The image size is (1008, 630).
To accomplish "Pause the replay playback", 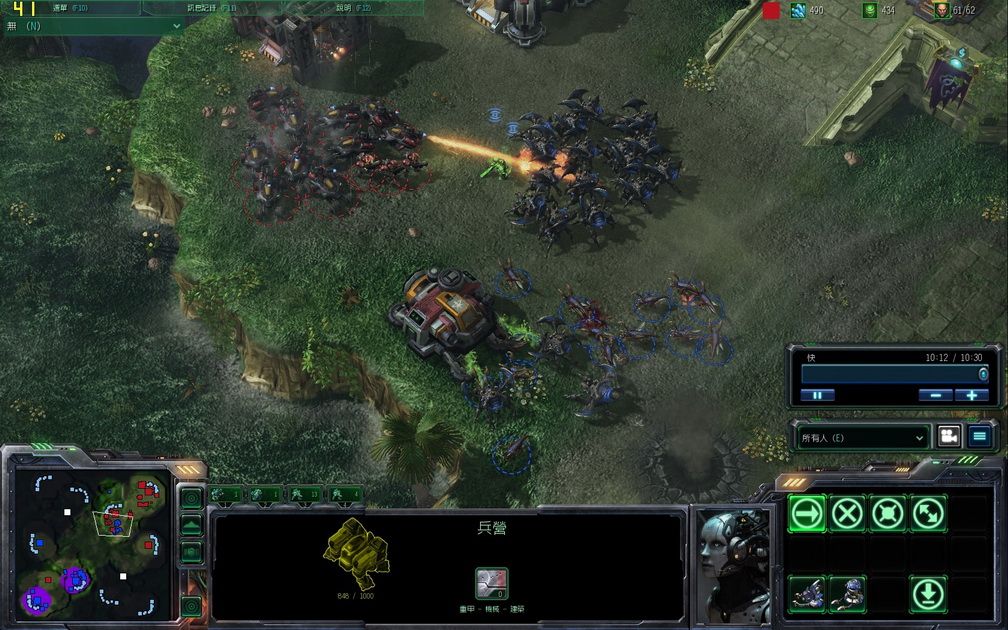I will [x=817, y=395].
